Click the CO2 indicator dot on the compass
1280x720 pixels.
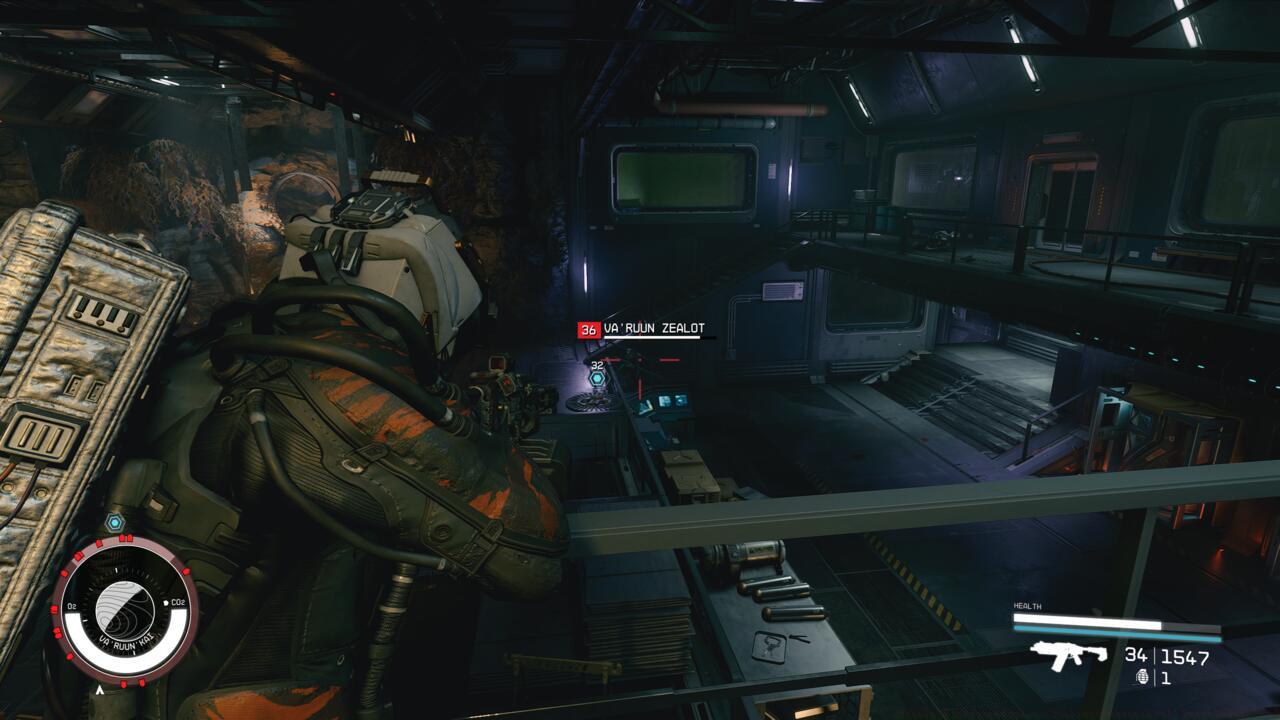point(166,602)
